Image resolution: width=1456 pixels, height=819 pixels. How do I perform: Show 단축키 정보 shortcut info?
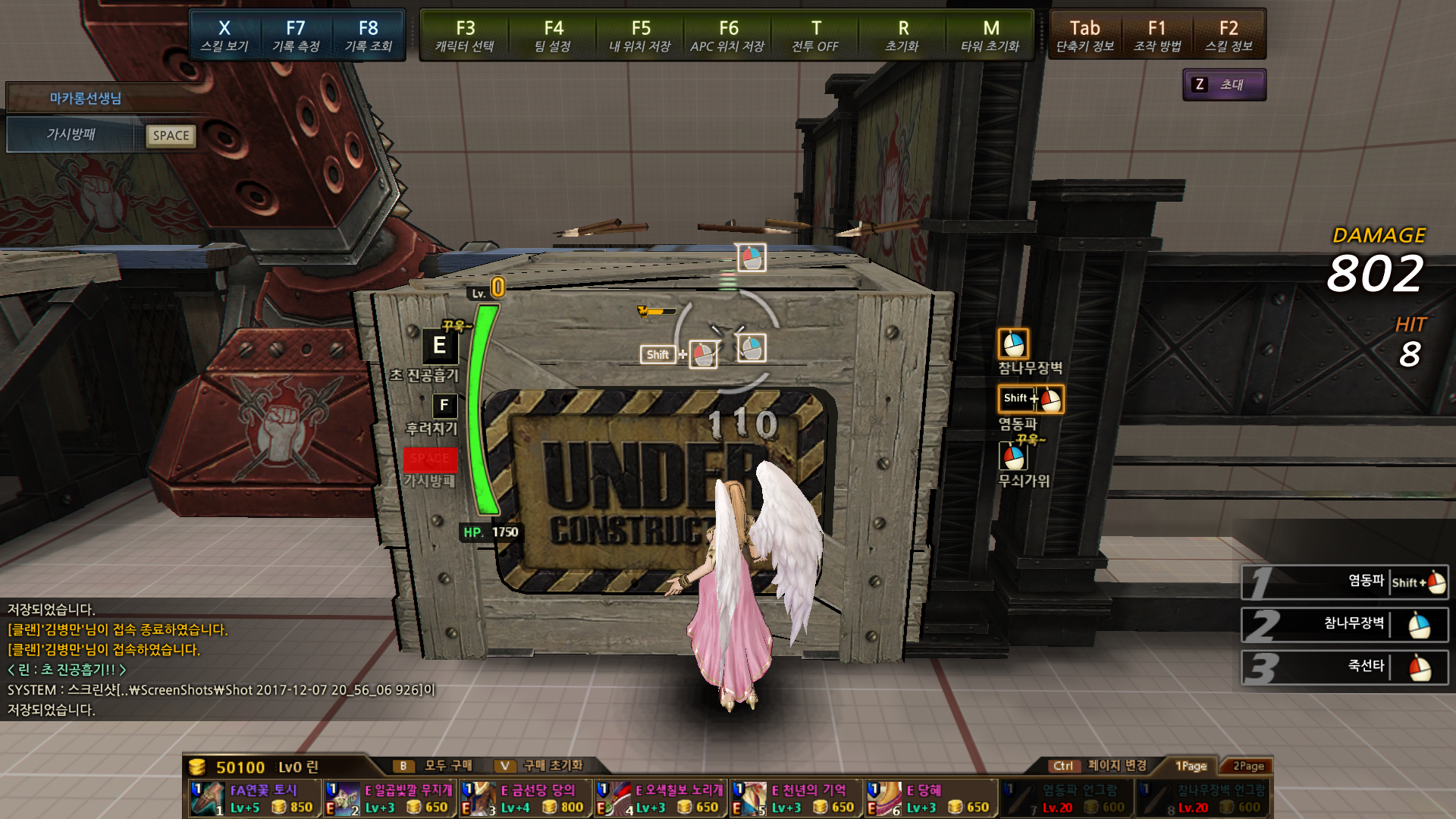1085,36
